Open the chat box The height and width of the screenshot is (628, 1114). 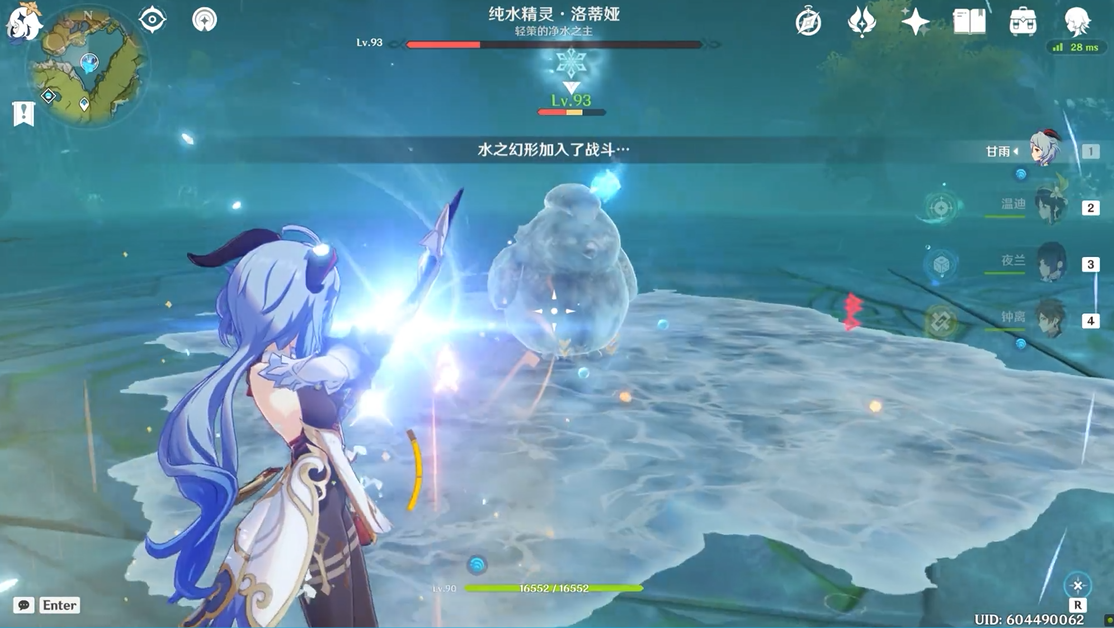click(24, 605)
